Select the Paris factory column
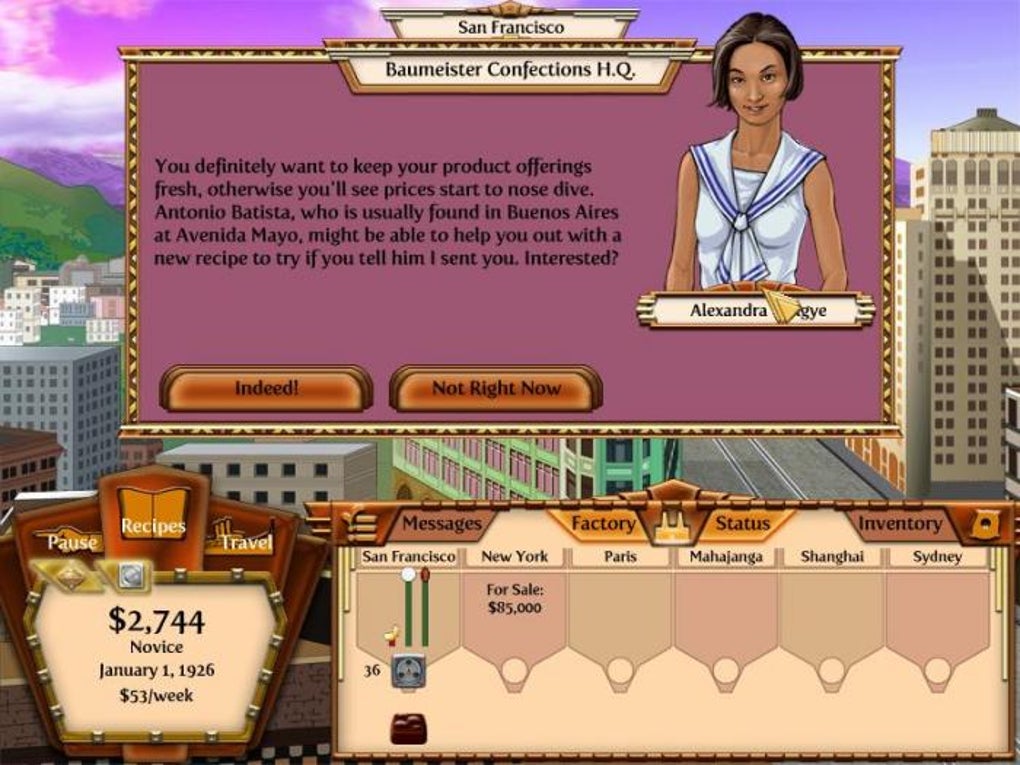1020x765 pixels. click(x=619, y=610)
